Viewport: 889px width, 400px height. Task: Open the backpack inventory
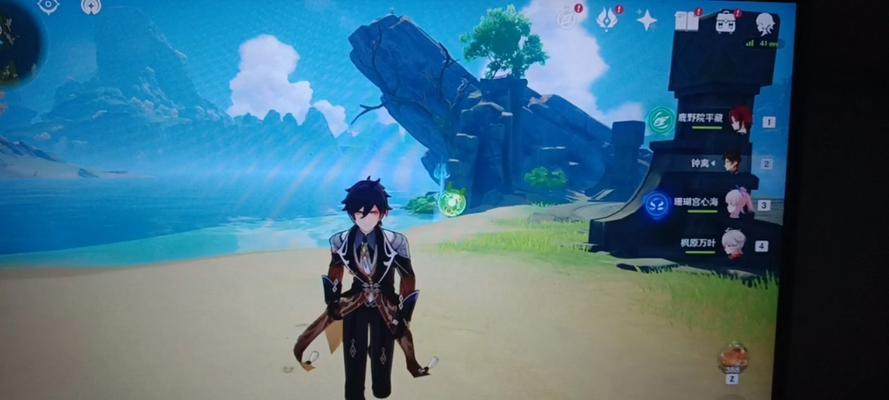[x=725, y=22]
